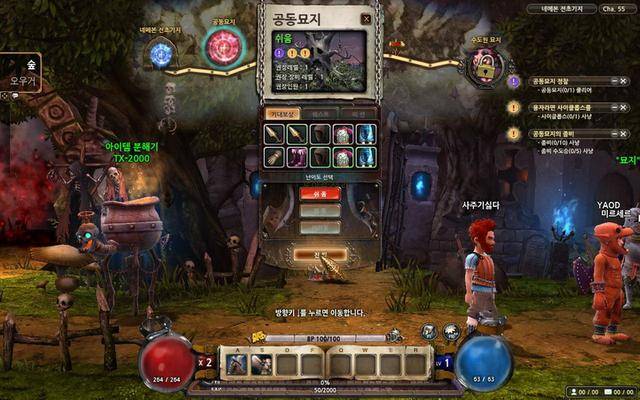Select the 공동묘지 red map node
Image resolution: width=640 pixels, height=400 pixels.
(224, 47)
